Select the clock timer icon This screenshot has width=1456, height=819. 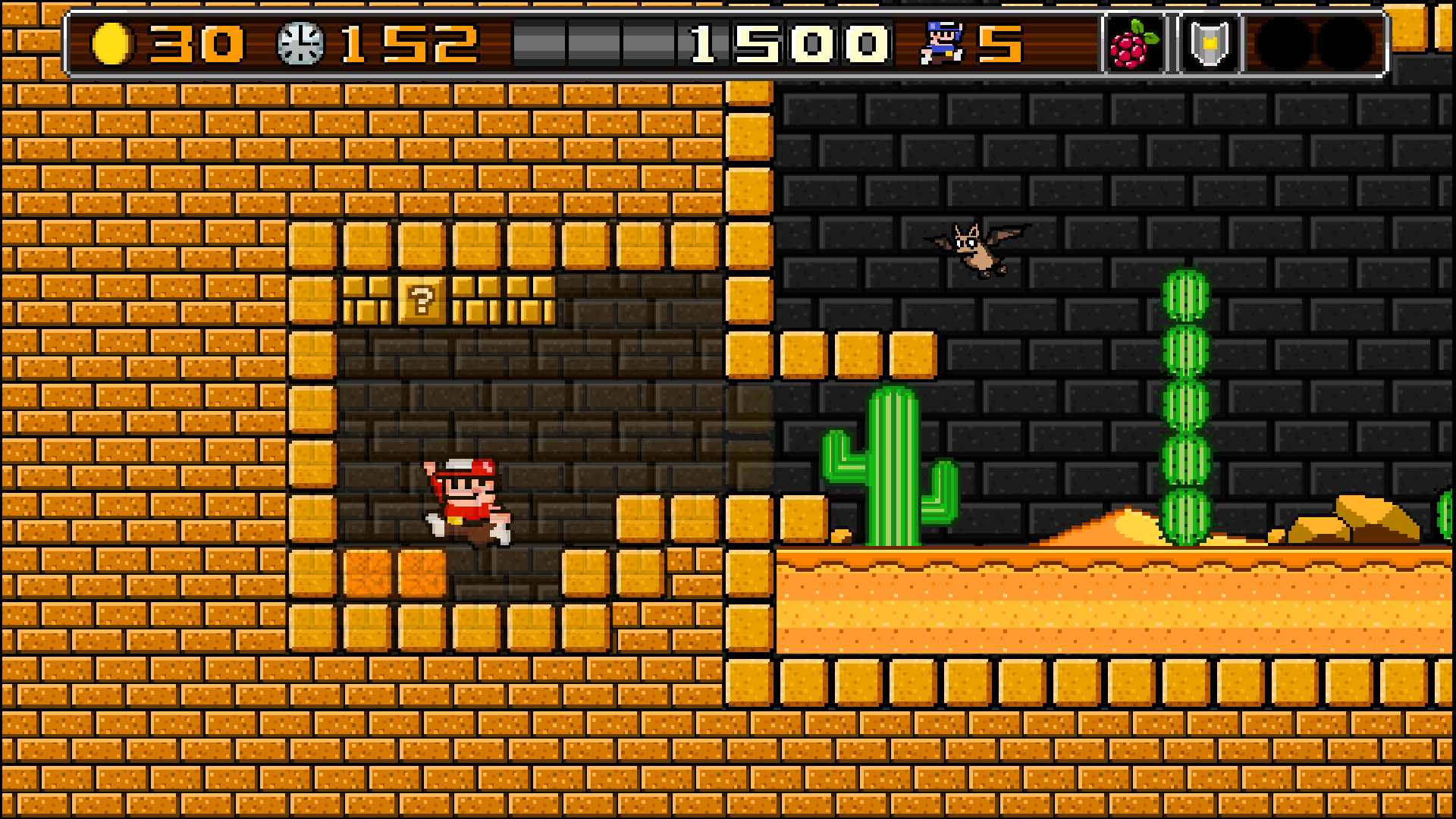[300, 42]
